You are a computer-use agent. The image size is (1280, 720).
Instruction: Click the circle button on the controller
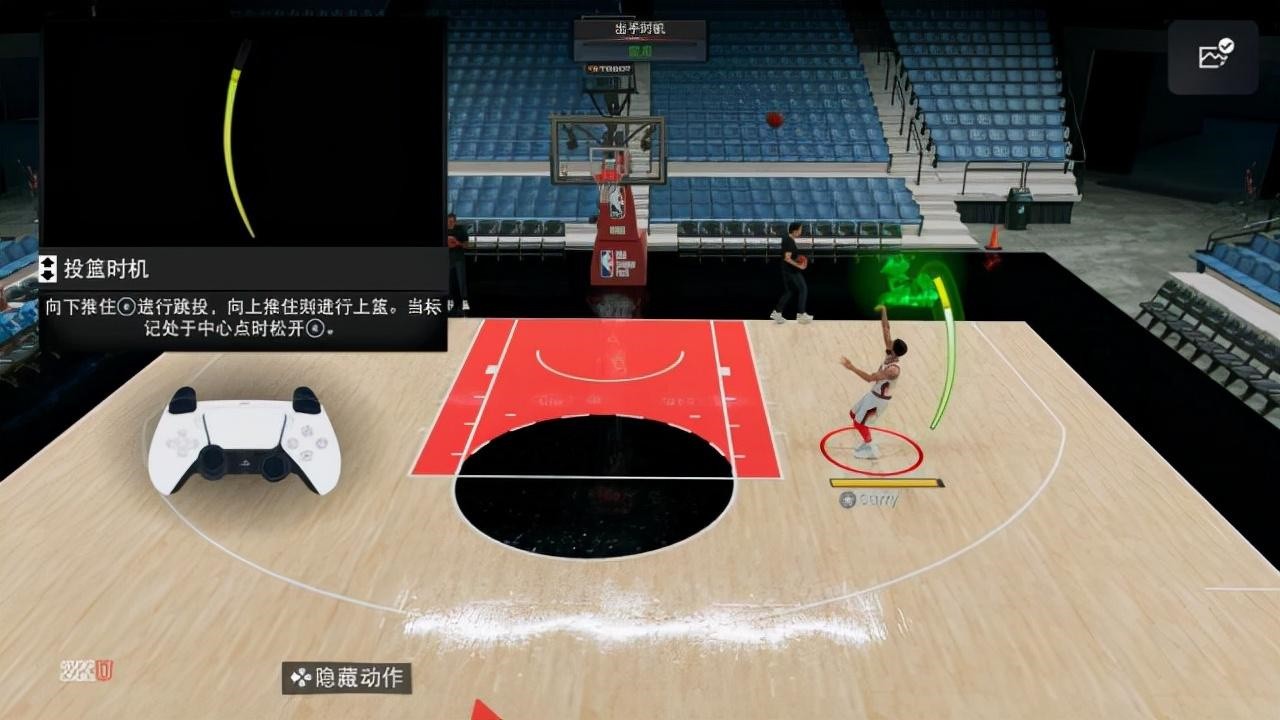tap(320, 442)
